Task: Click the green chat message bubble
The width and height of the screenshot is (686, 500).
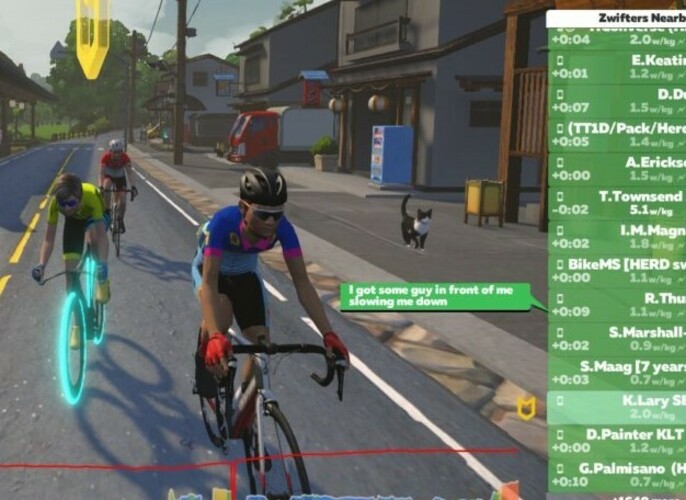Action: (x=439, y=296)
